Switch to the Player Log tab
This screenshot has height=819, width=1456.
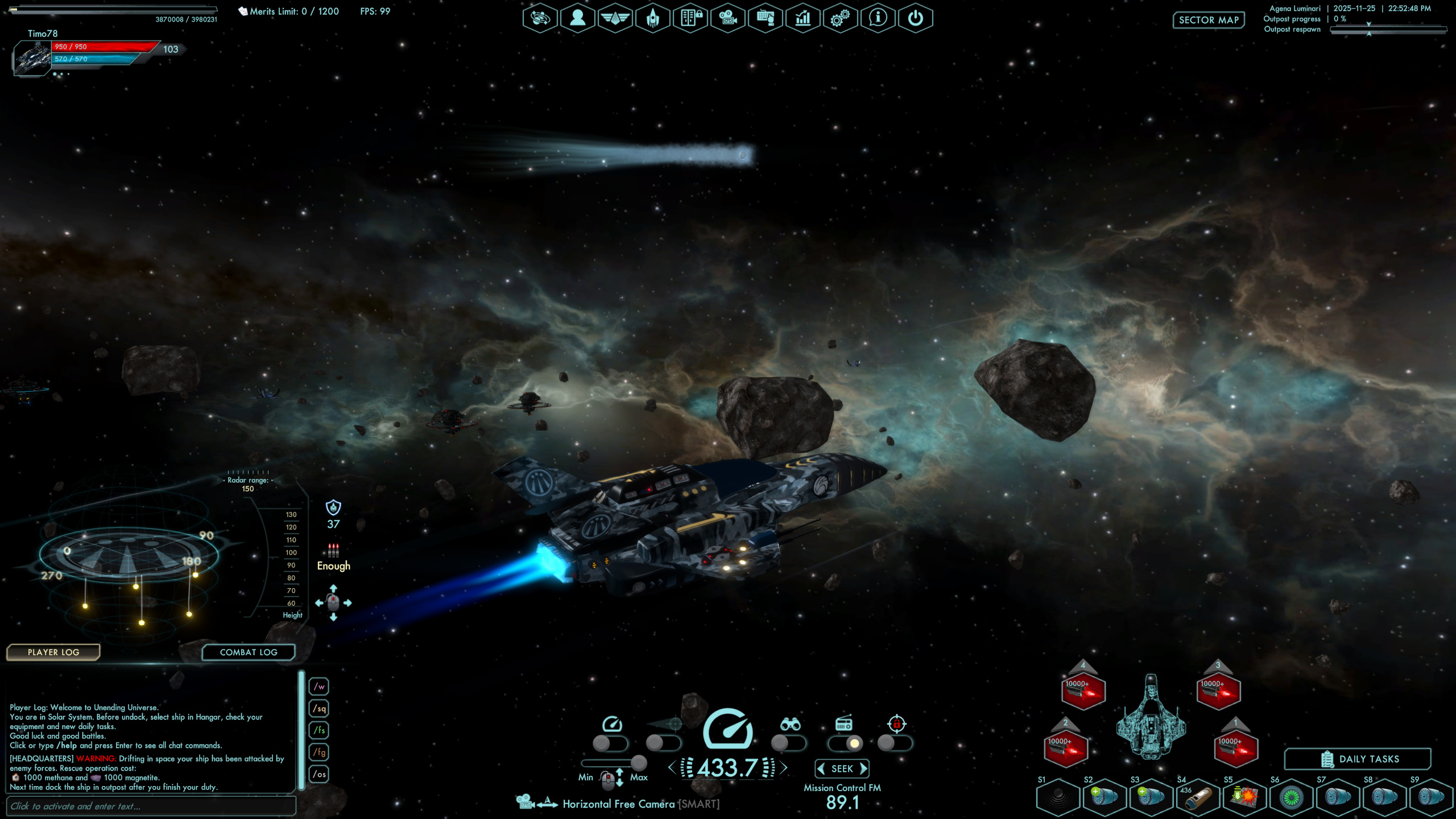point(53,652)
